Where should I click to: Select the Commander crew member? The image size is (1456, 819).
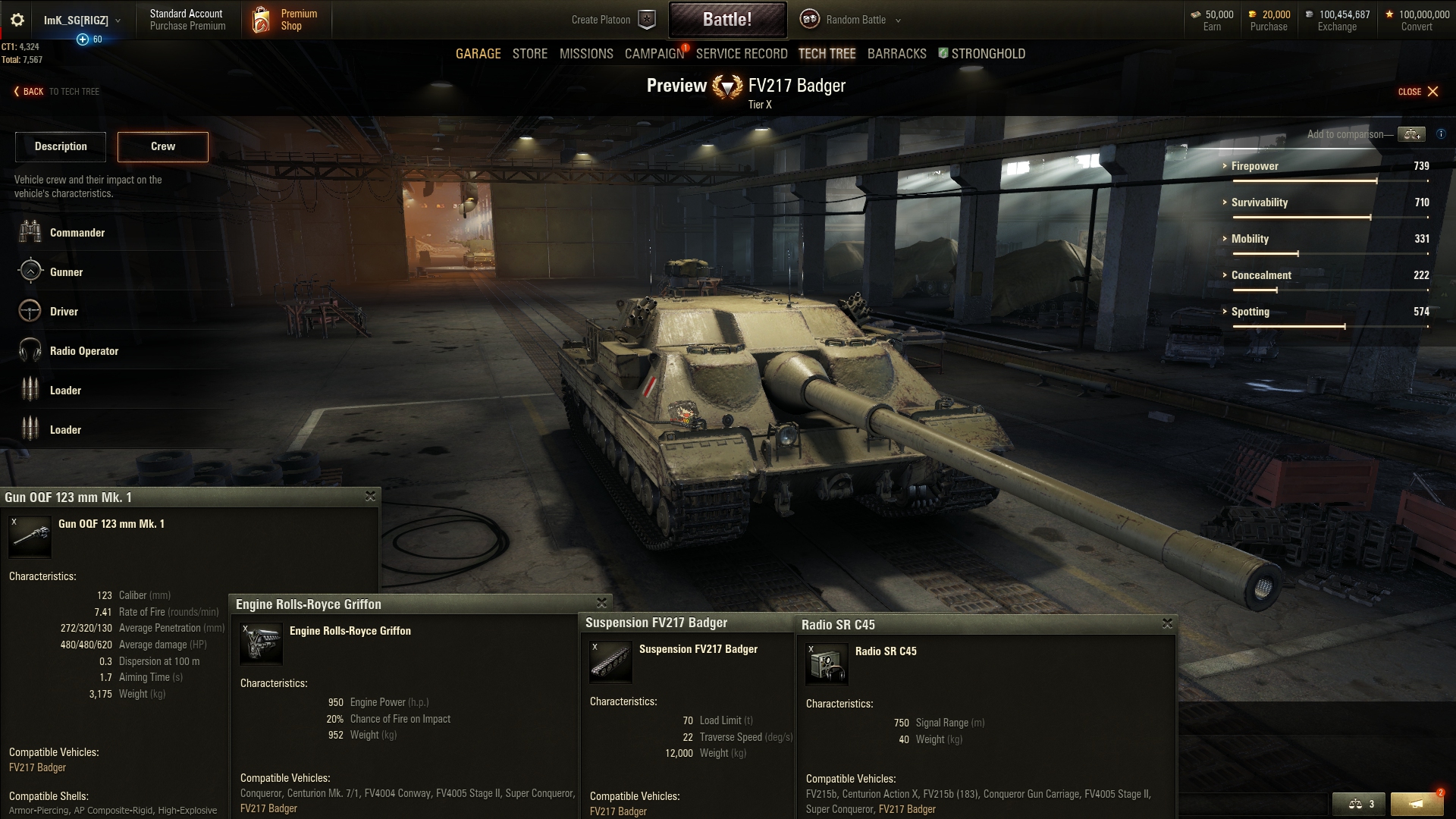77,233
